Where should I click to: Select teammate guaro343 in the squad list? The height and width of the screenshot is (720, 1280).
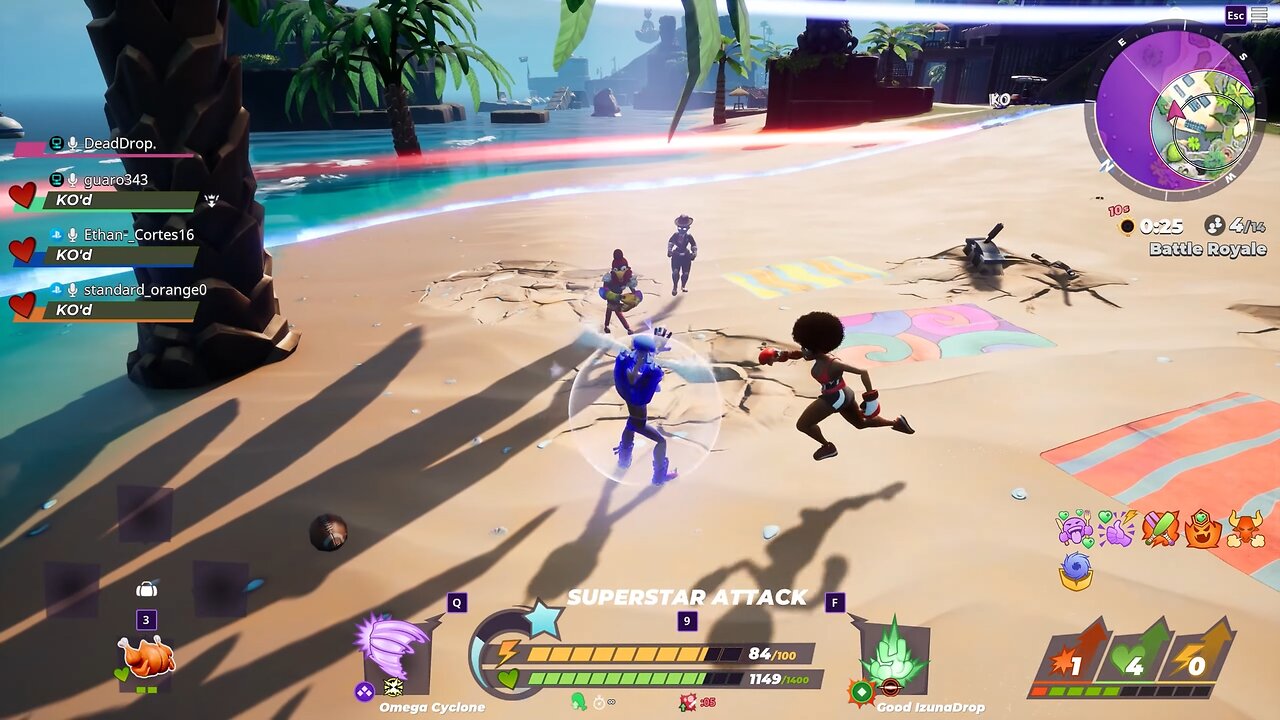115,180
